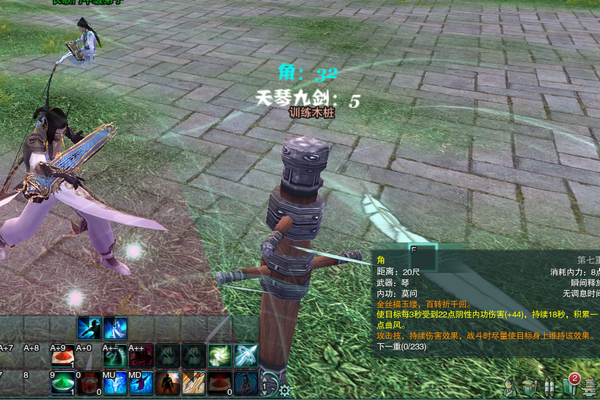This screenshot has width=600, height=400.
Task: Cast the bright green whirlwind skill
Action: point(219,356)
